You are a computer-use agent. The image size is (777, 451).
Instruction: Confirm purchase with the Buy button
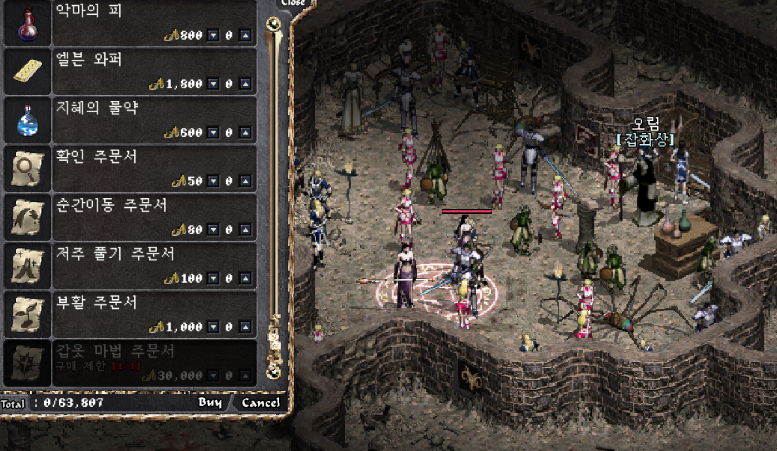pyautogui.click(x=210, y=403)
